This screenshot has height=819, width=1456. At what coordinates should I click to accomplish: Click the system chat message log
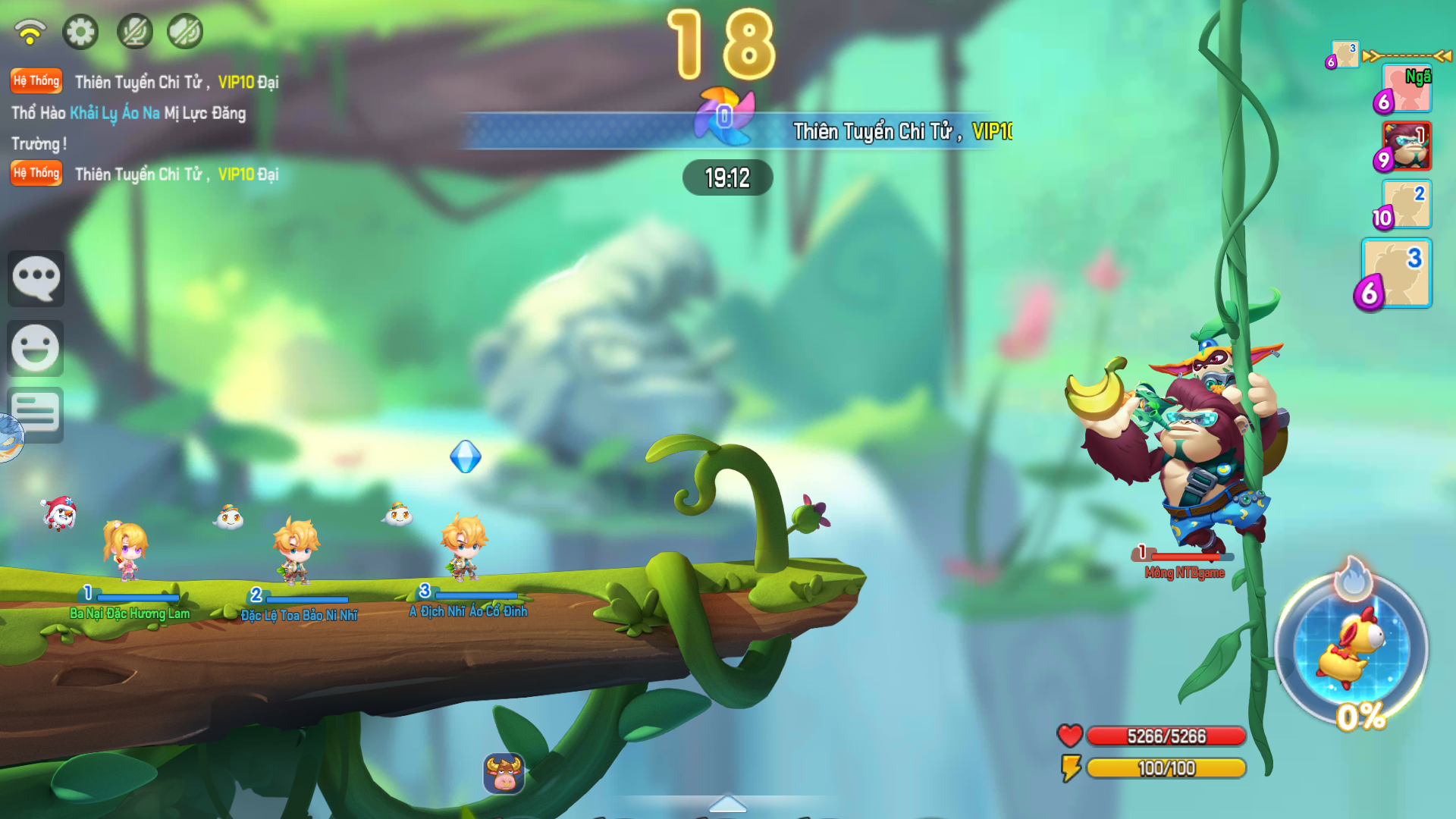(x=144, y=127)
